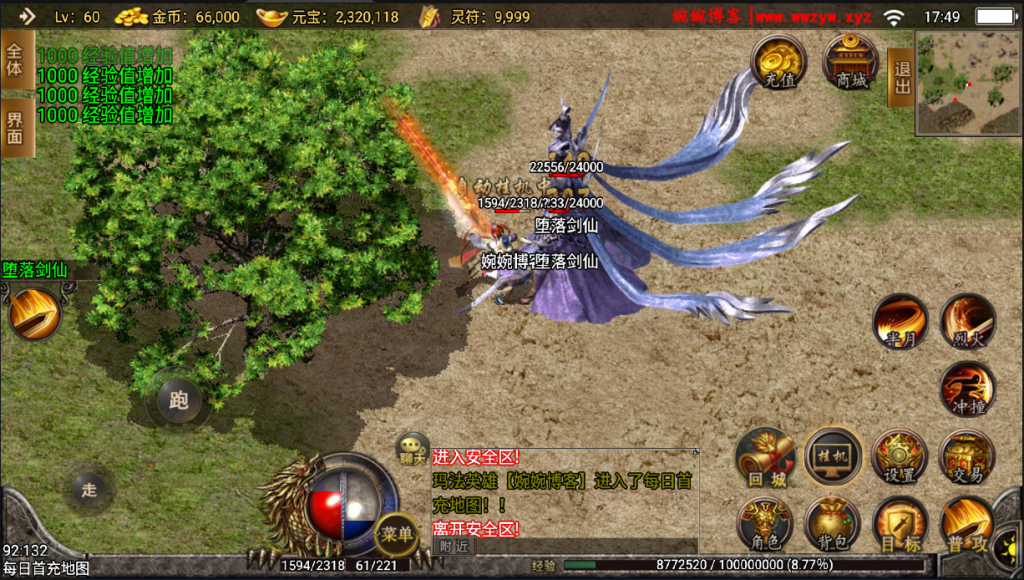The image size is (1024, 580).
Task: Open the 菜单 menu
Action: pyautogui.click(x=395, y=535)
